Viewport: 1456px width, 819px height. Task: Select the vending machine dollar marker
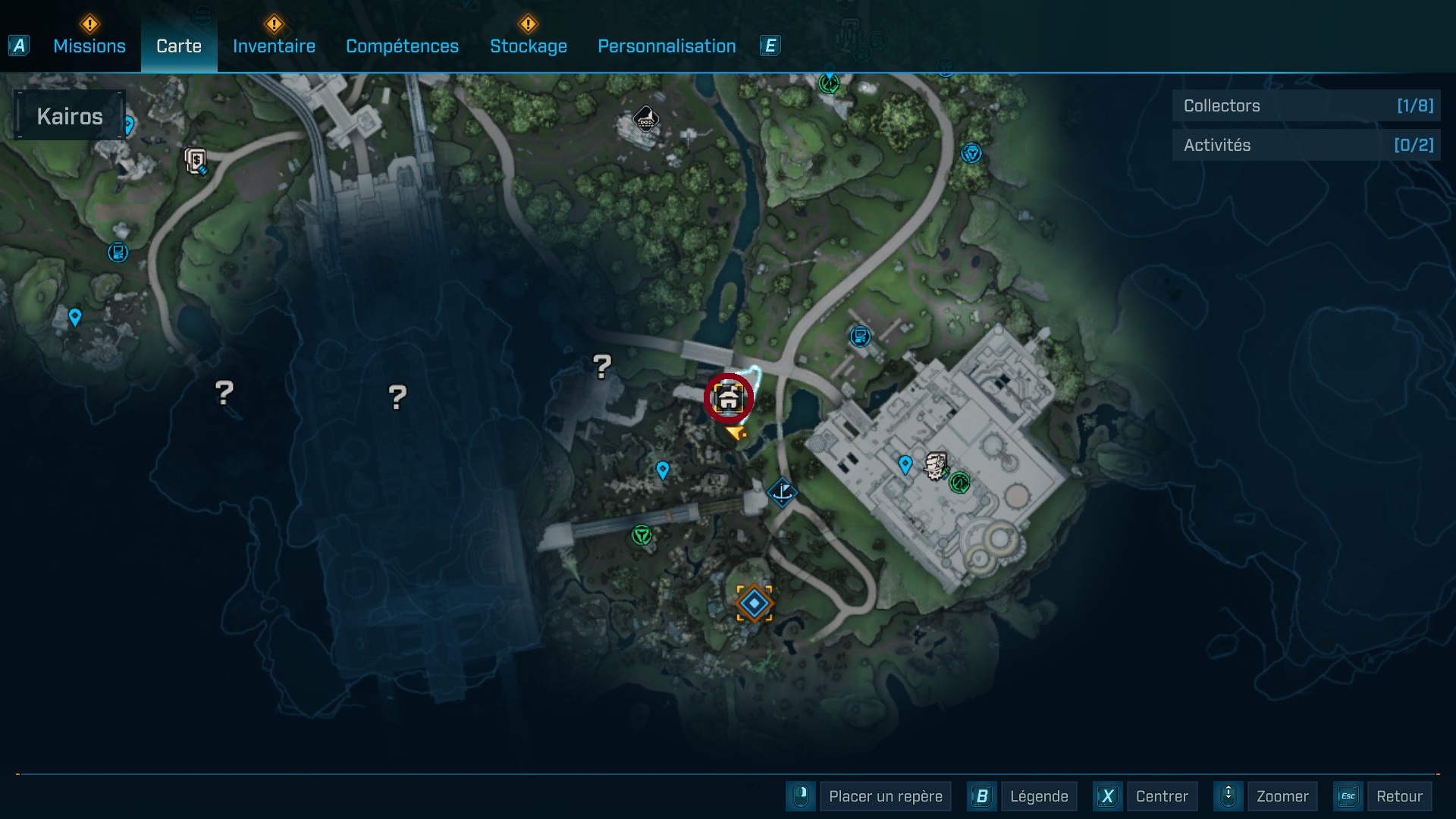tap(196, 161)
